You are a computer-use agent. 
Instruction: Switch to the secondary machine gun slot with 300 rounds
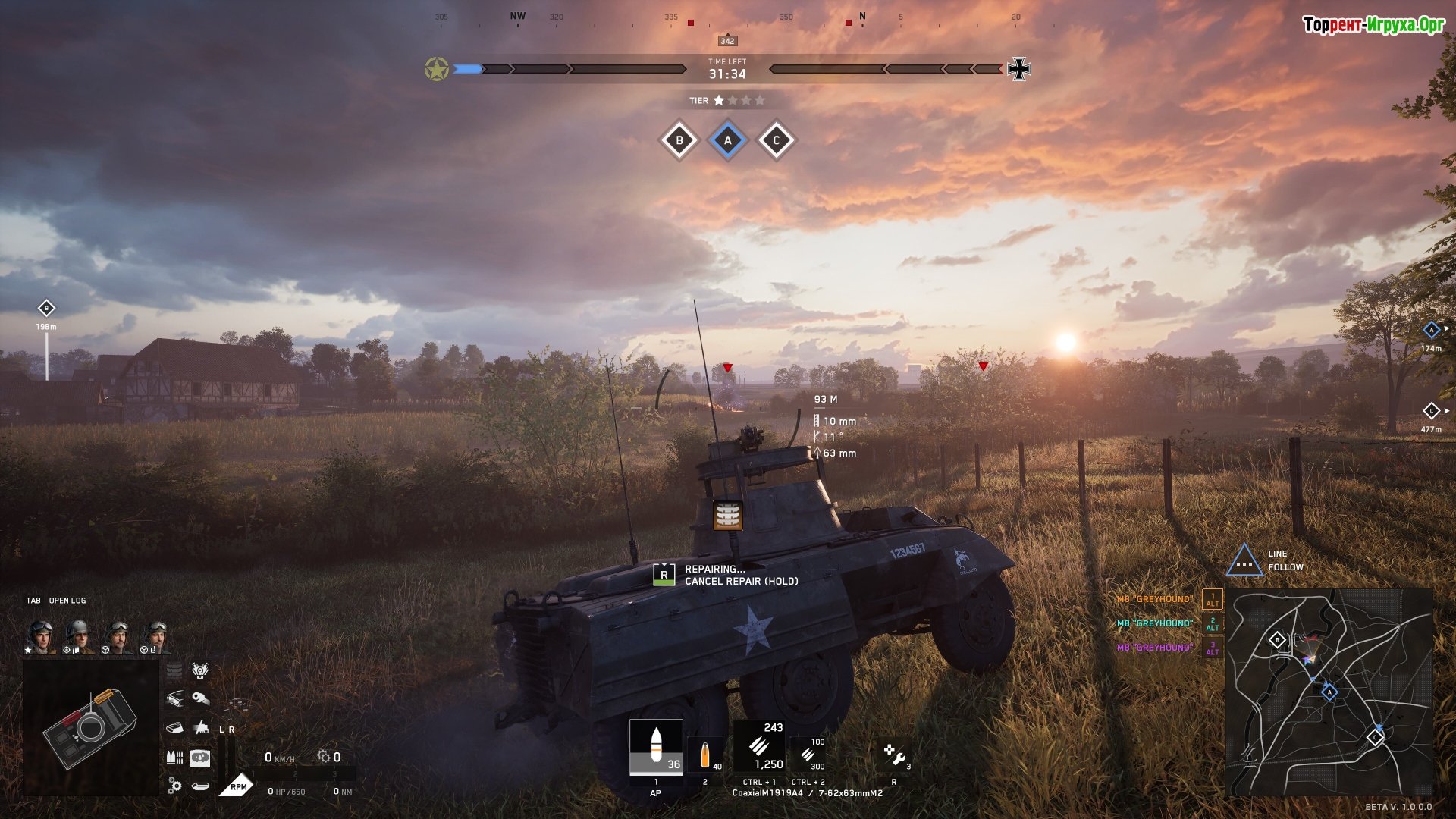[x=808, y=754]
